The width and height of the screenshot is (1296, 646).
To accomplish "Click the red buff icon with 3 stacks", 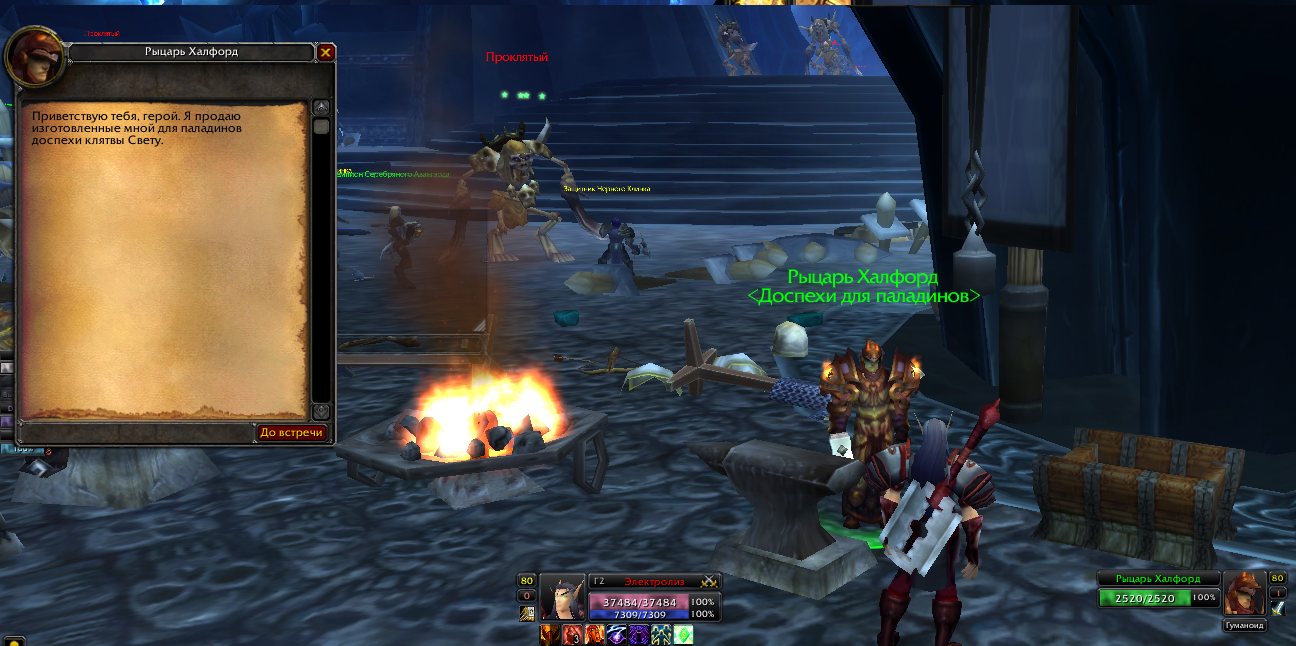I will pyautogui.click(x=572, y=635).
